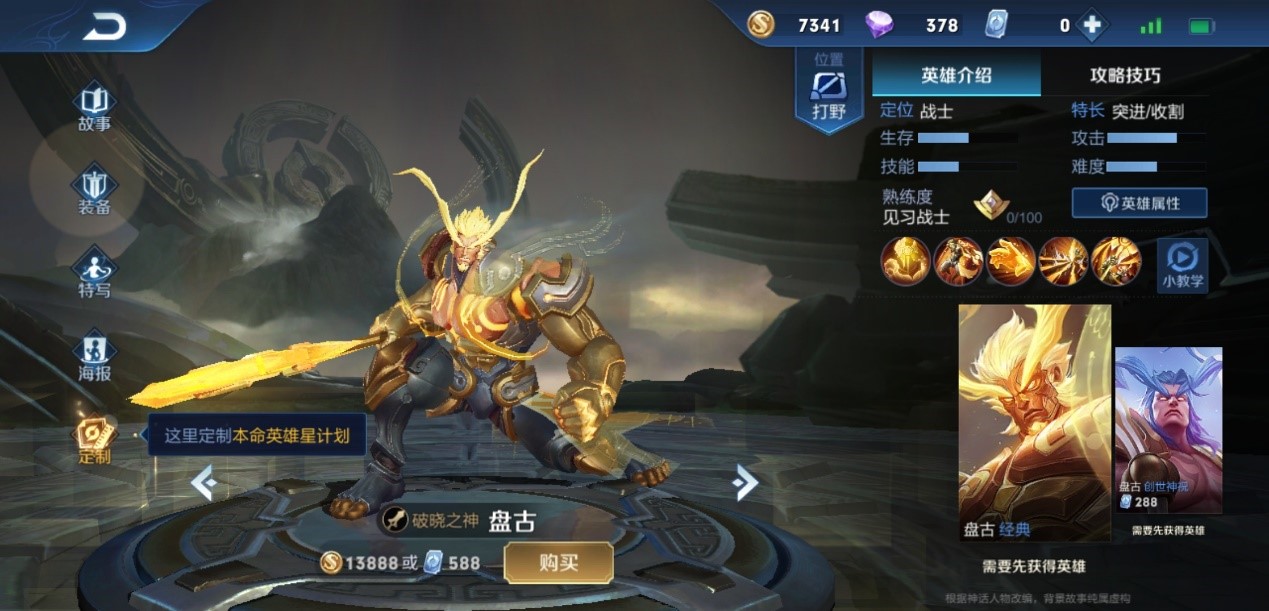Open the 故事 story section
This screenshot has height=611, width=1269.
pyautogui.click(x=95, y=108)
